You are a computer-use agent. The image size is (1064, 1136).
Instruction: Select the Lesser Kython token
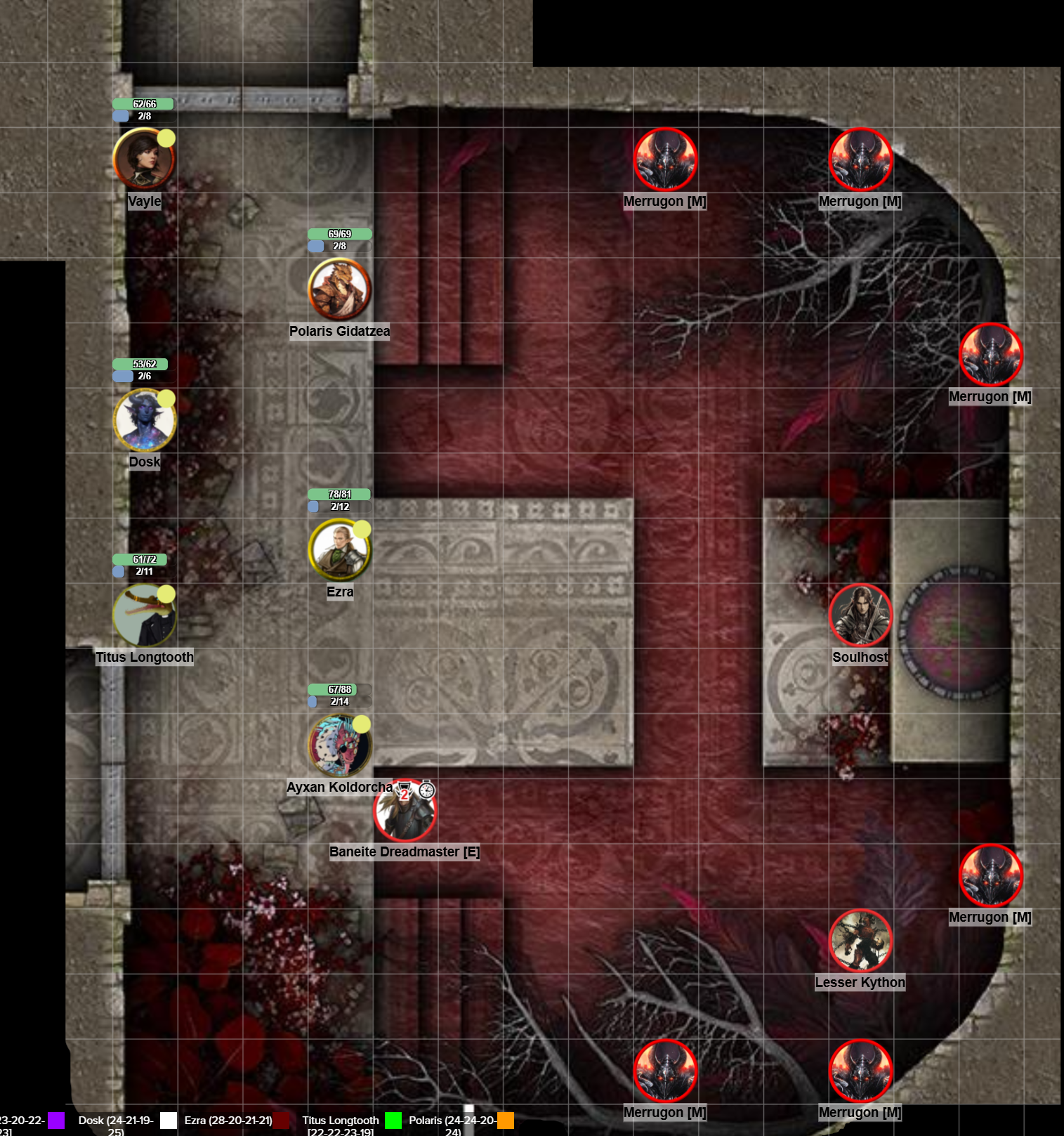tap(862, 942)
